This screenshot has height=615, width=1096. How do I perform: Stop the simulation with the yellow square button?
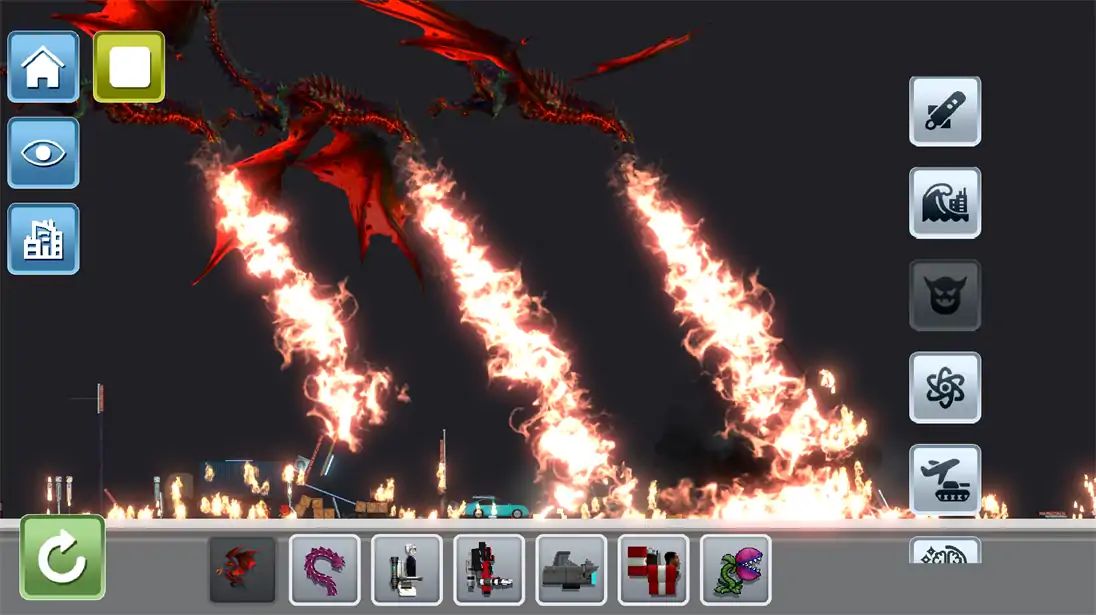click(x=129, y=67)
